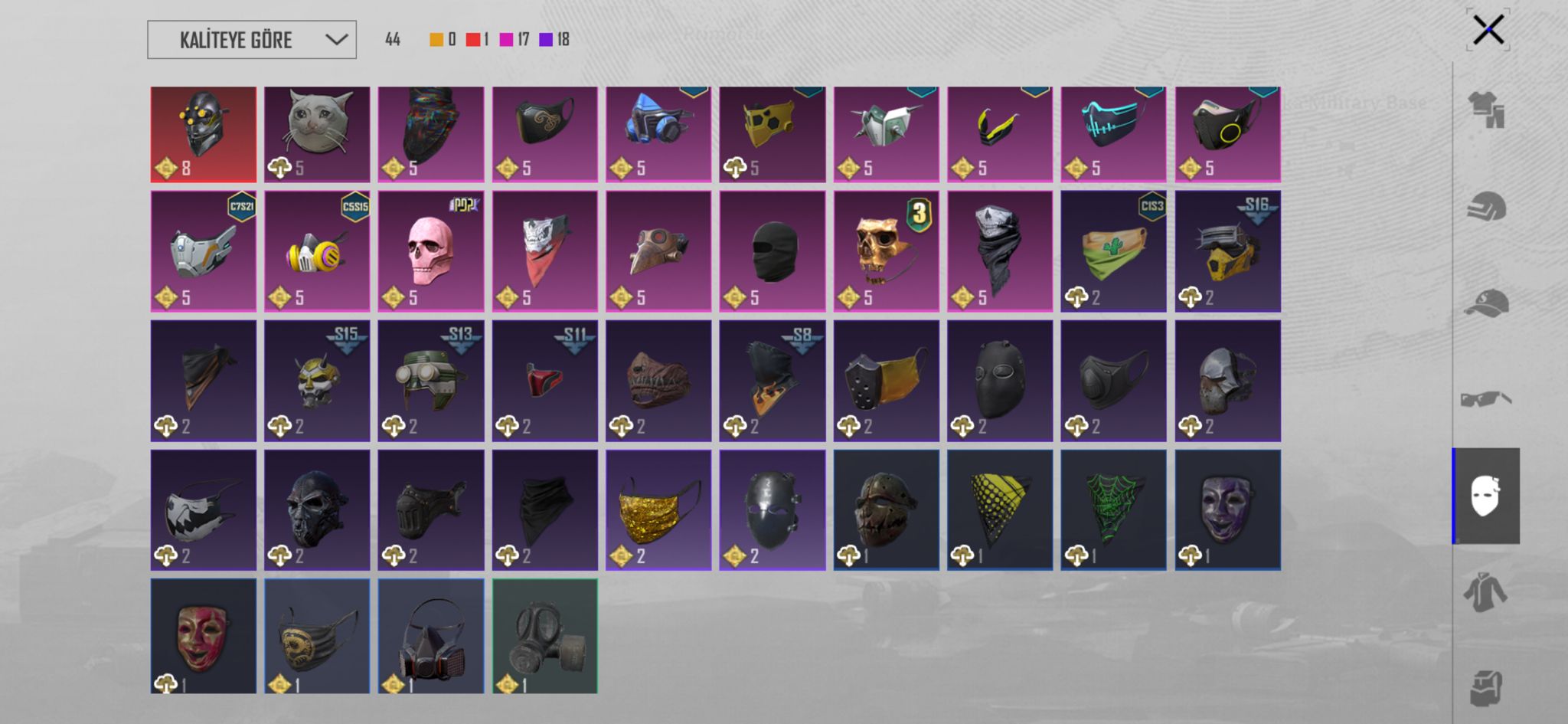The height and width of the screenshot is (724, 1568).
Task: Select the green spiderweb bandana
Action: click(x=1113, y=509)
